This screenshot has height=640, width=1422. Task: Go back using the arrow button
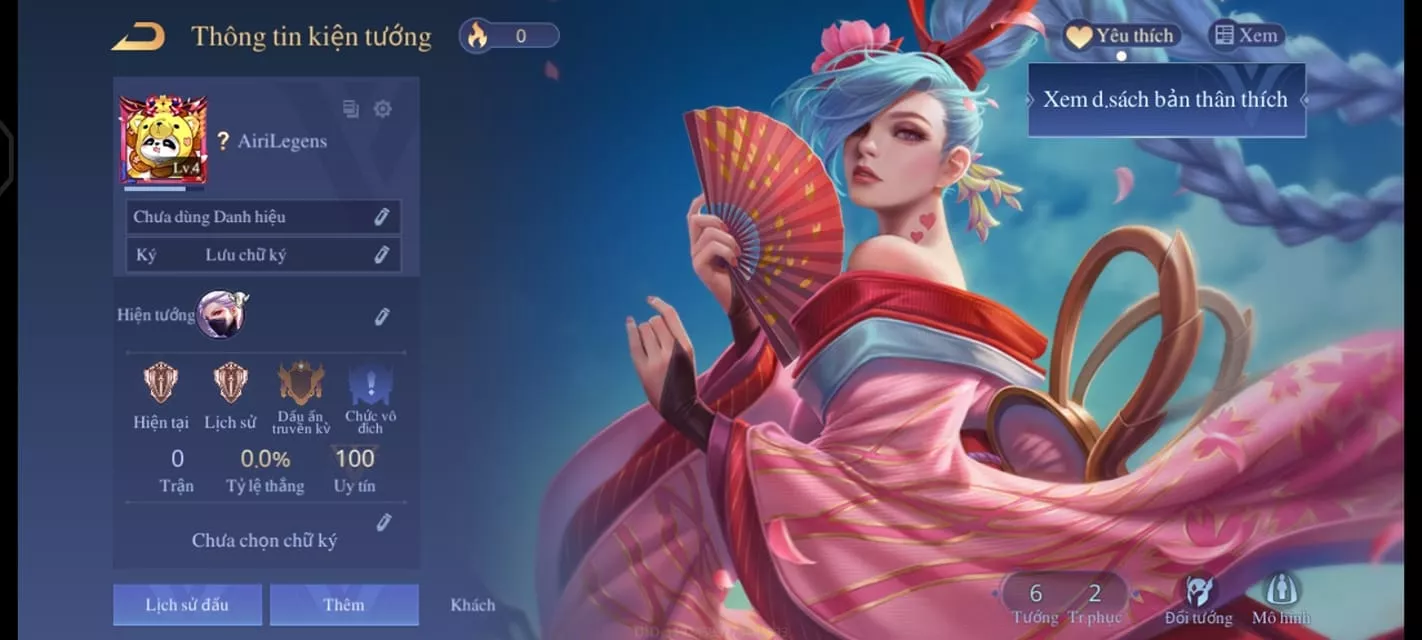point(138,37)
